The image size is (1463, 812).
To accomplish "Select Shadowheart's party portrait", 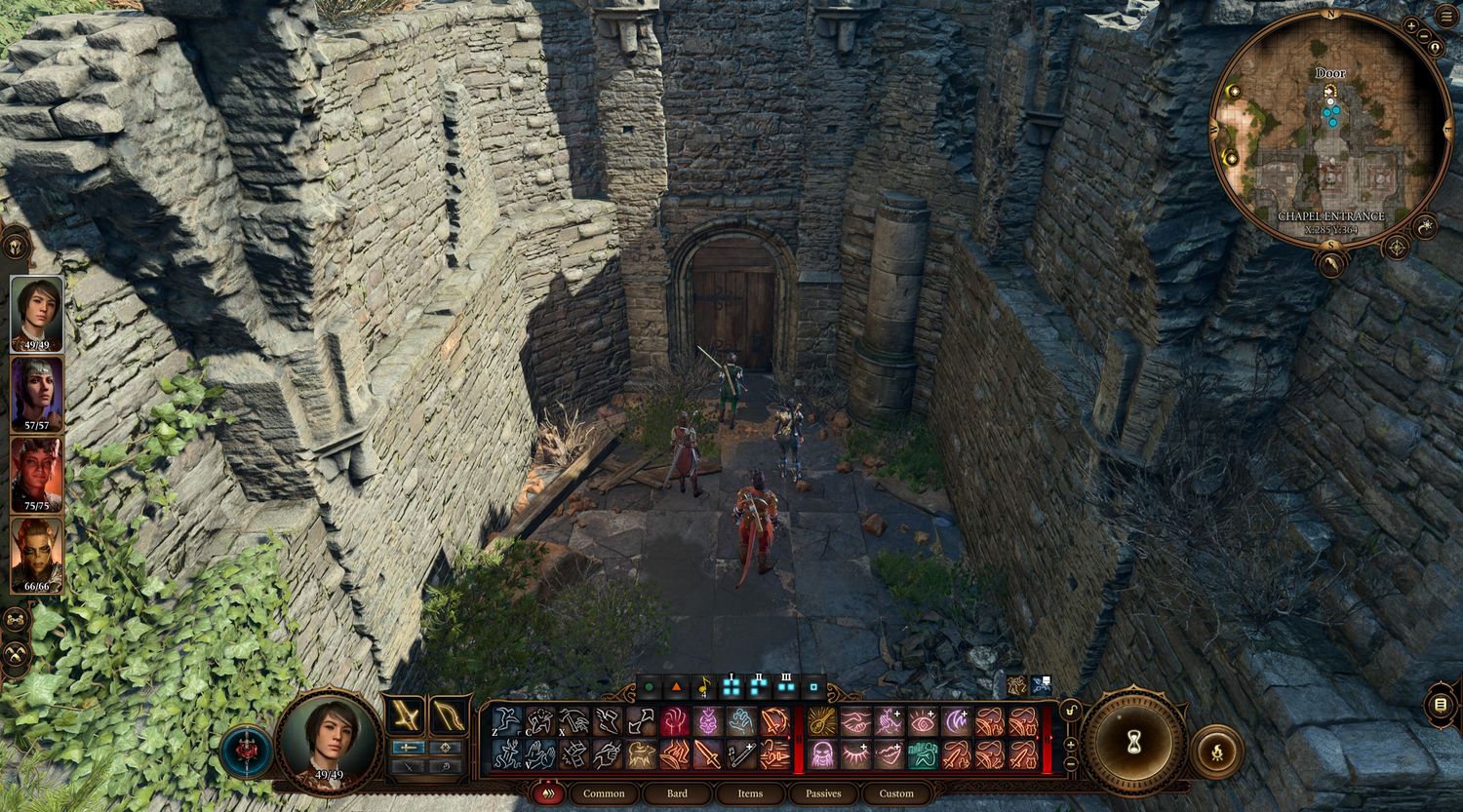I will point(37,394).
